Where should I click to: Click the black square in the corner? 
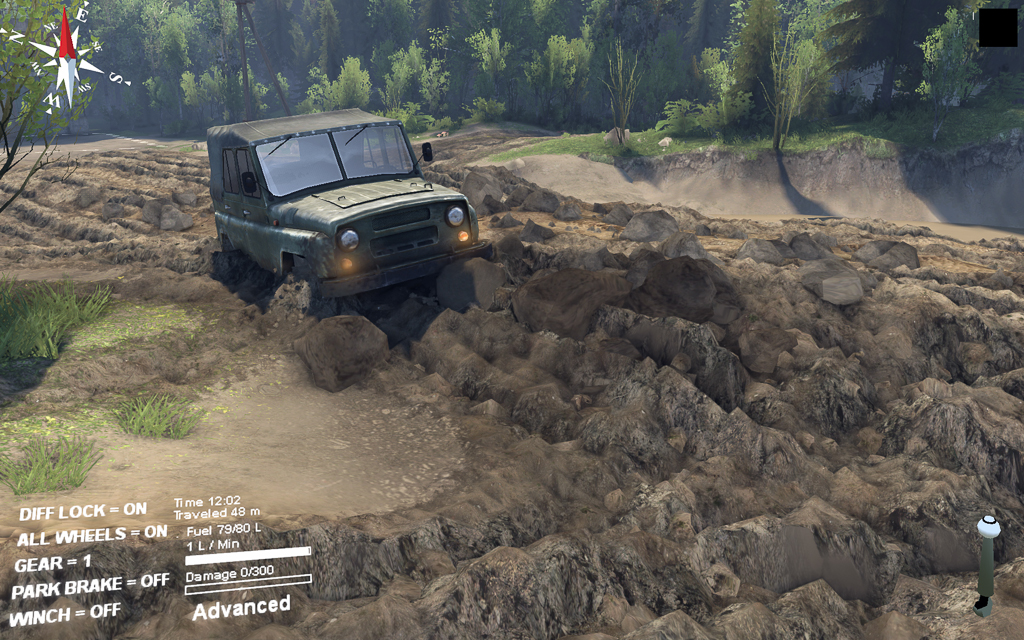coord(997,28)
